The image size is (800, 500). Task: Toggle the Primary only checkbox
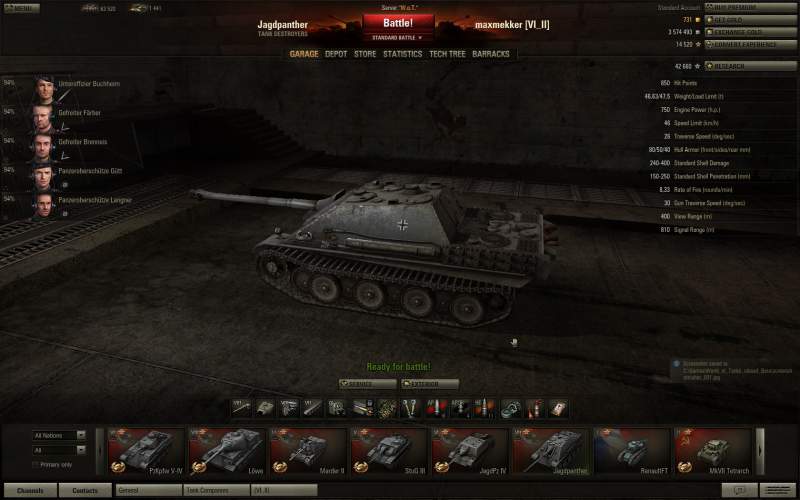click(x=35, y=464)
